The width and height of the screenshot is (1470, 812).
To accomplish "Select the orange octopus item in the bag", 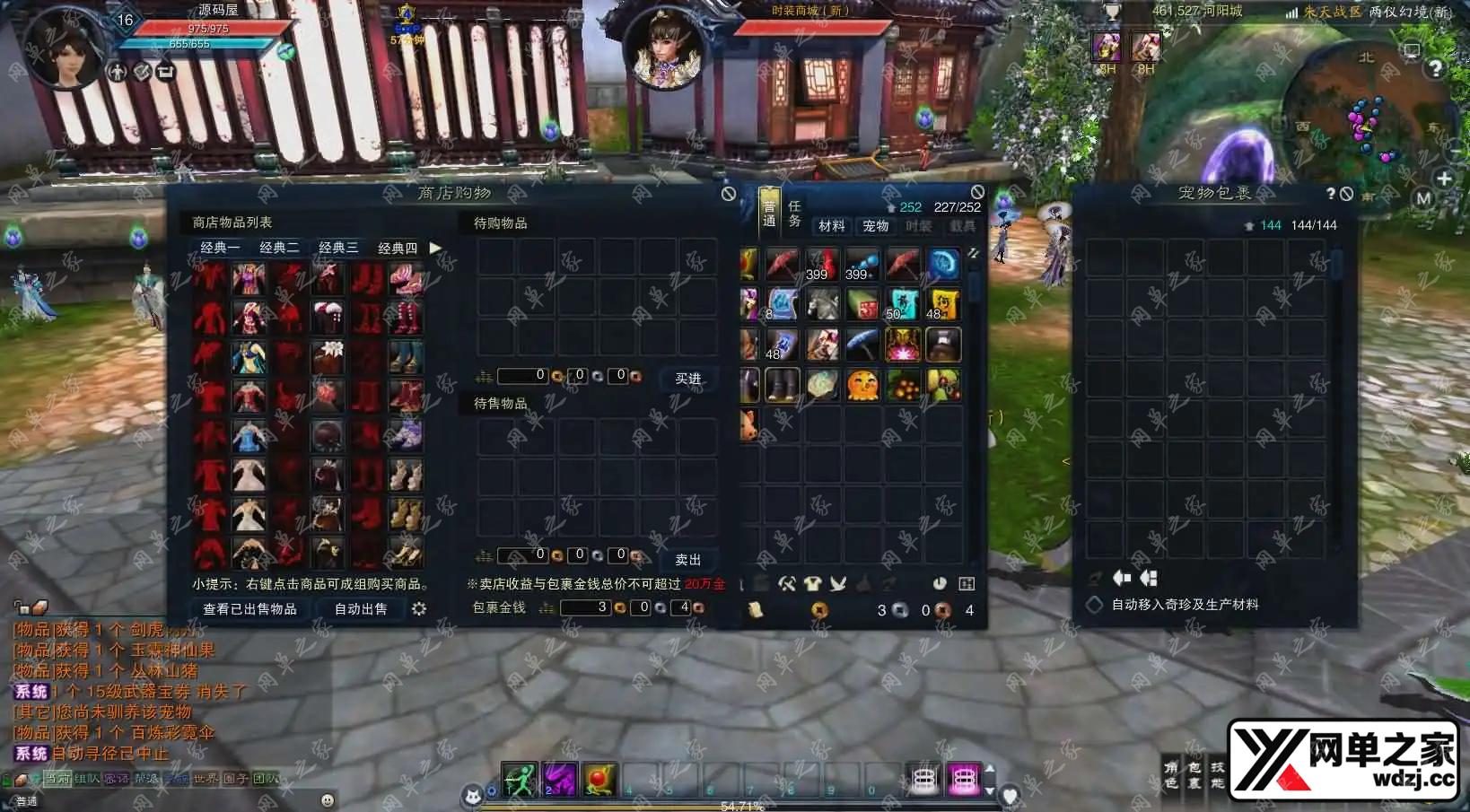I will pyautogui.click(x=862, y=385).
